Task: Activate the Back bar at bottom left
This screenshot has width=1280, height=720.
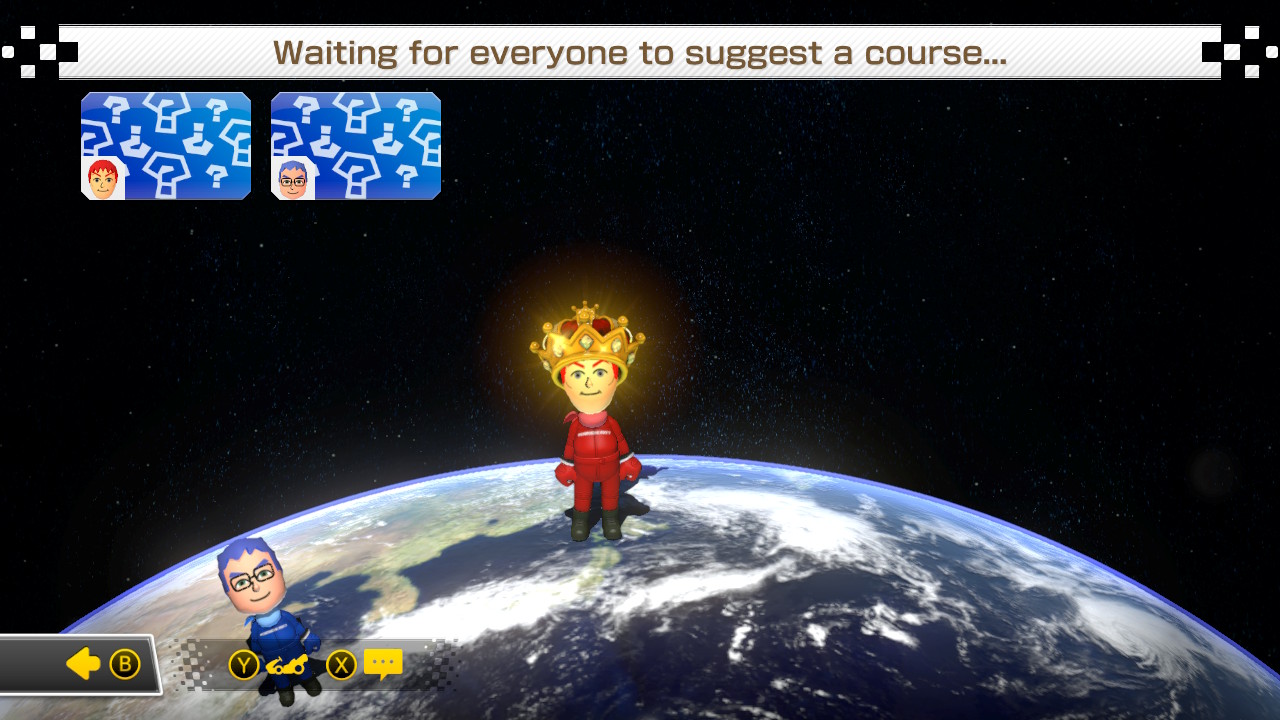Action: click(80, 663)
